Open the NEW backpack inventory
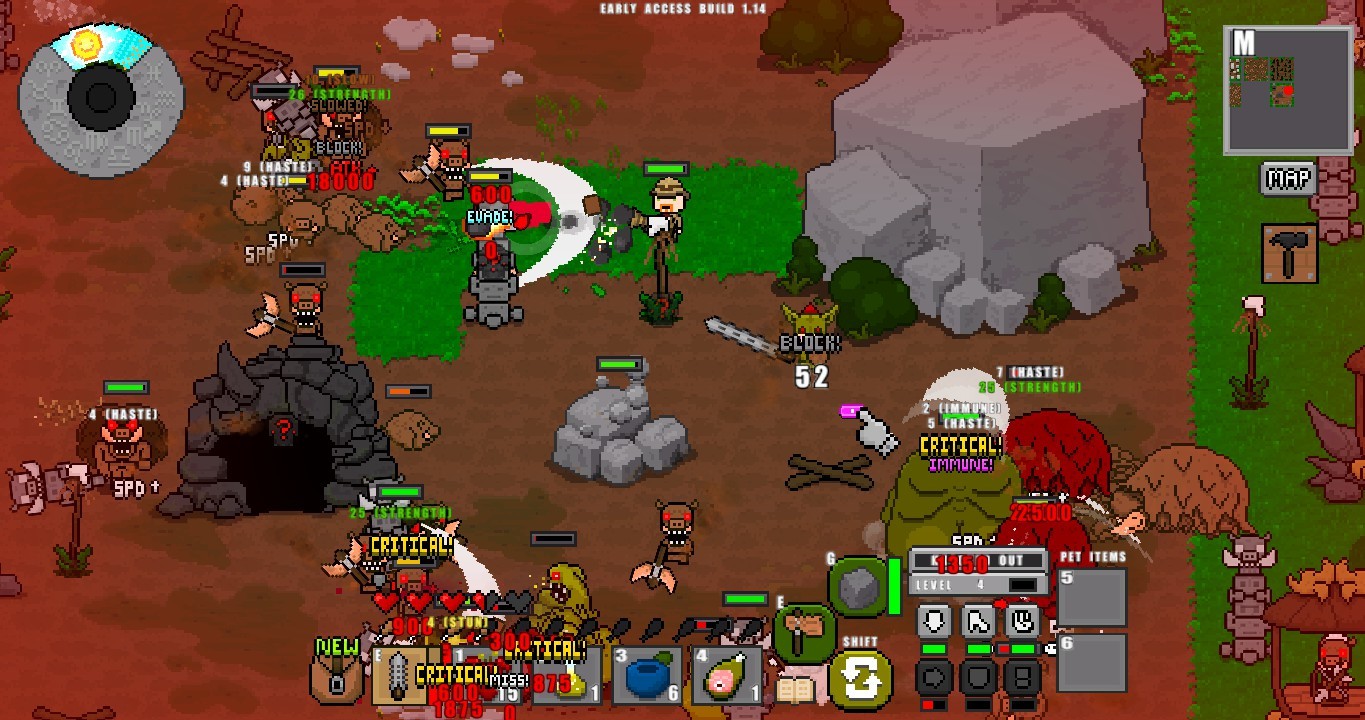The width and height of the screenshot is (1365, 720). 336,678
